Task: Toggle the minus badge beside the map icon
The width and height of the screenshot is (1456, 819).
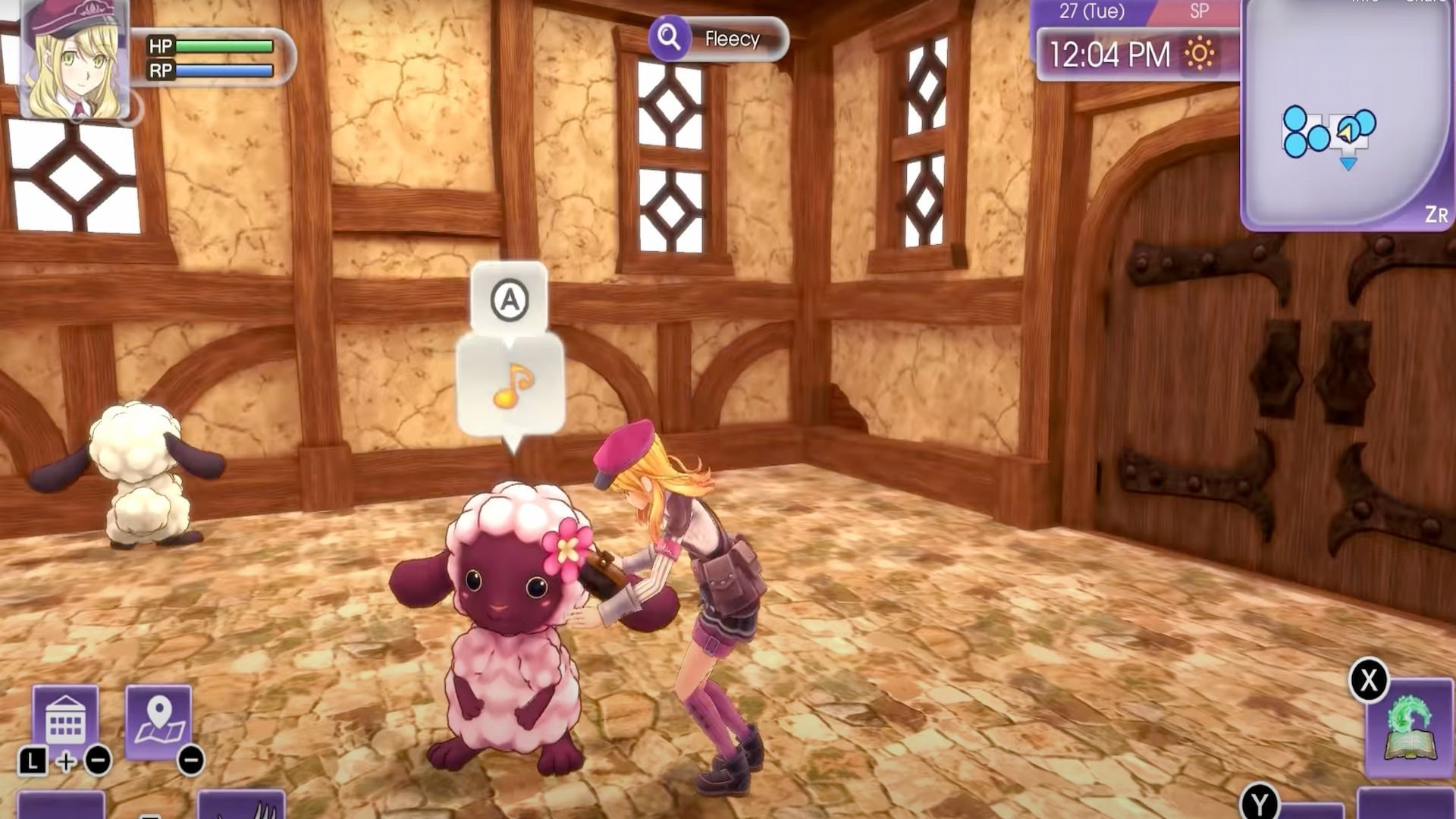Action: (191, 761)
